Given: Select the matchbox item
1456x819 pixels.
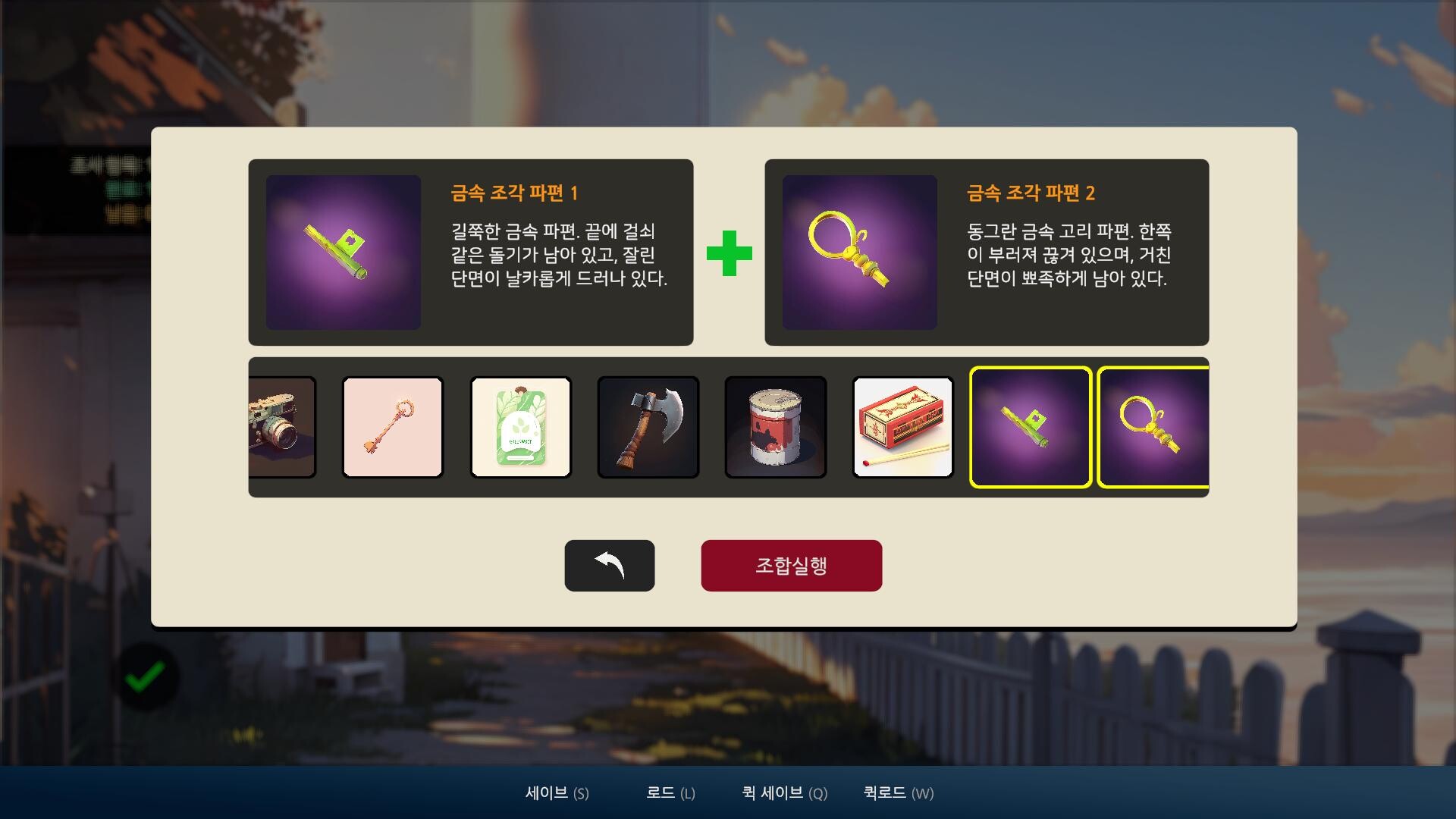Looking at the screenshot, I should [903, 427].
